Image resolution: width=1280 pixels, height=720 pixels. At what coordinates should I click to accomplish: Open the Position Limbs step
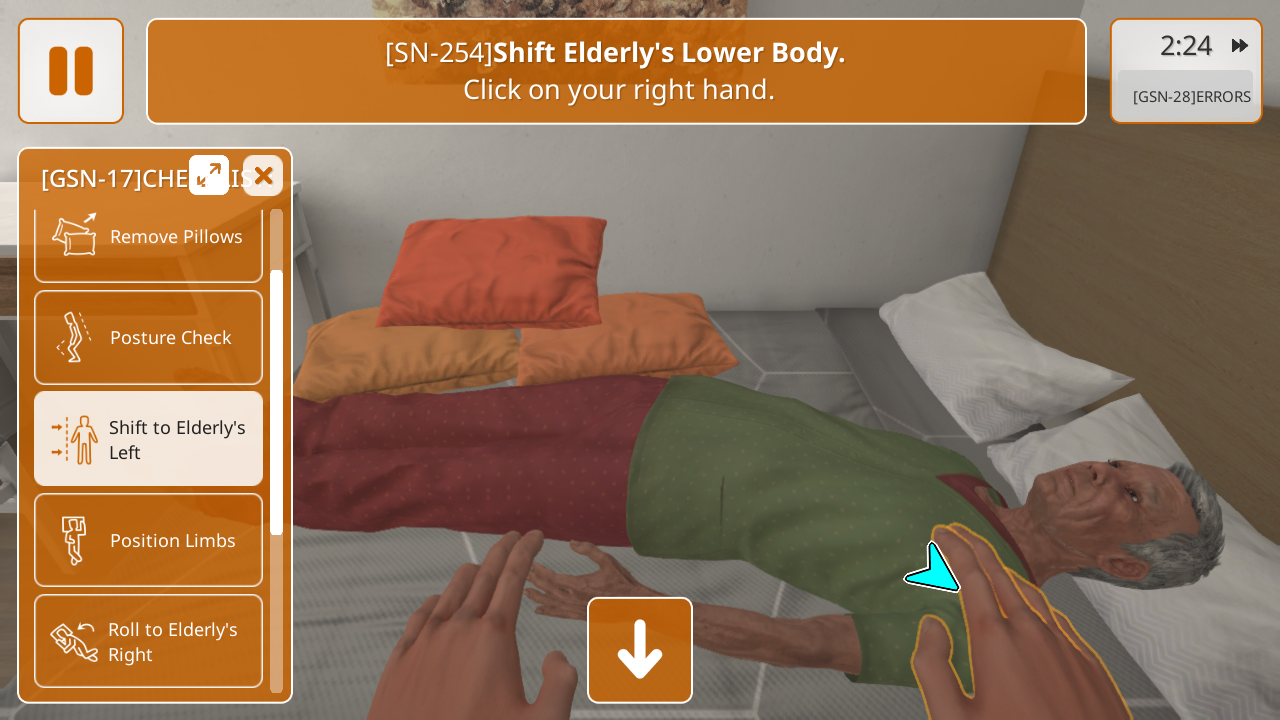[148, 540]
